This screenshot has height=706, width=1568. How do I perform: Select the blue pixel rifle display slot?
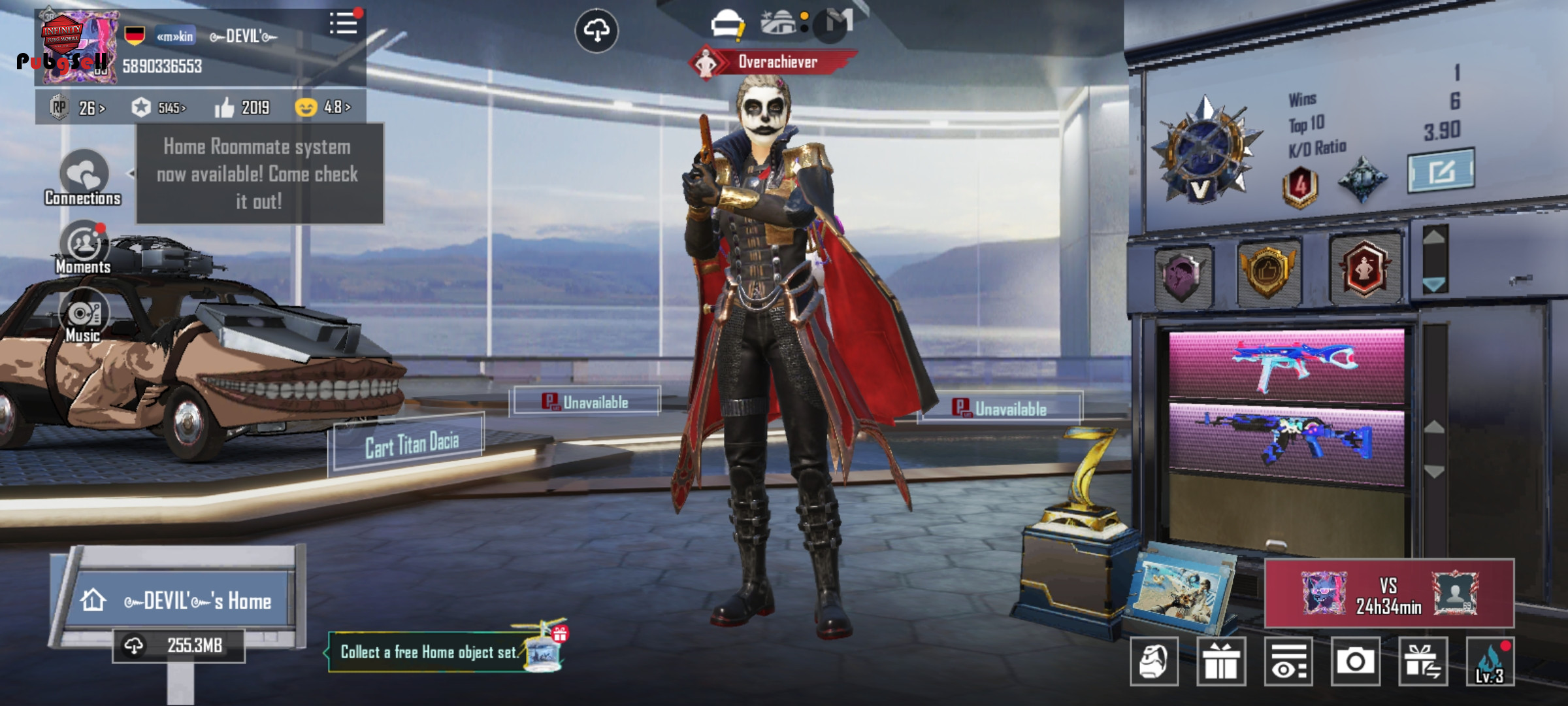tap(1286, 442)
